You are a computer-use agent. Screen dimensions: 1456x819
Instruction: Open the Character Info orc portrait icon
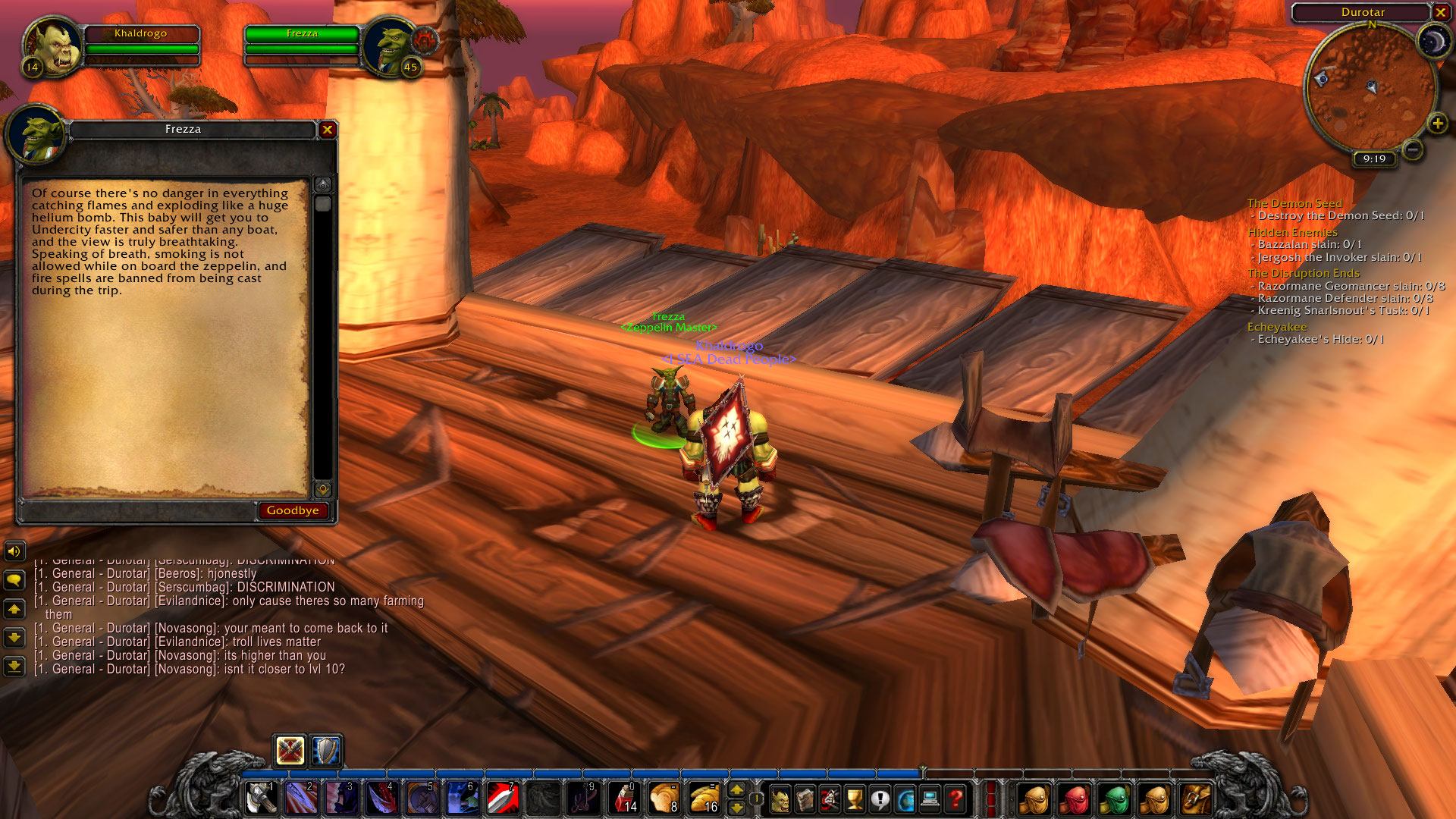point(781,798)
